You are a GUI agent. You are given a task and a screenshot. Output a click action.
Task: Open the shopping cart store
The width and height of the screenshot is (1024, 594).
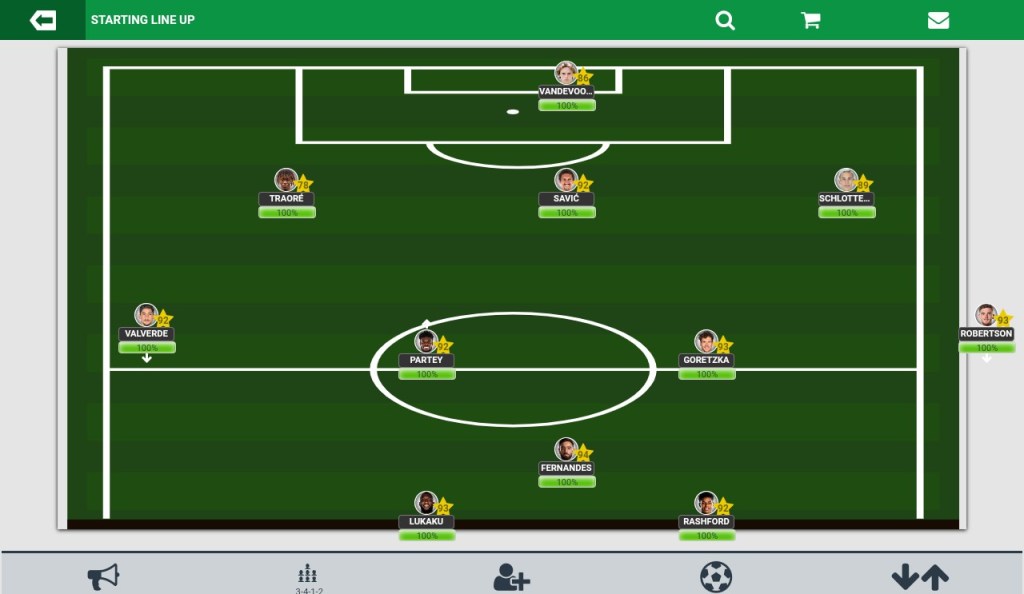(811, 20)
